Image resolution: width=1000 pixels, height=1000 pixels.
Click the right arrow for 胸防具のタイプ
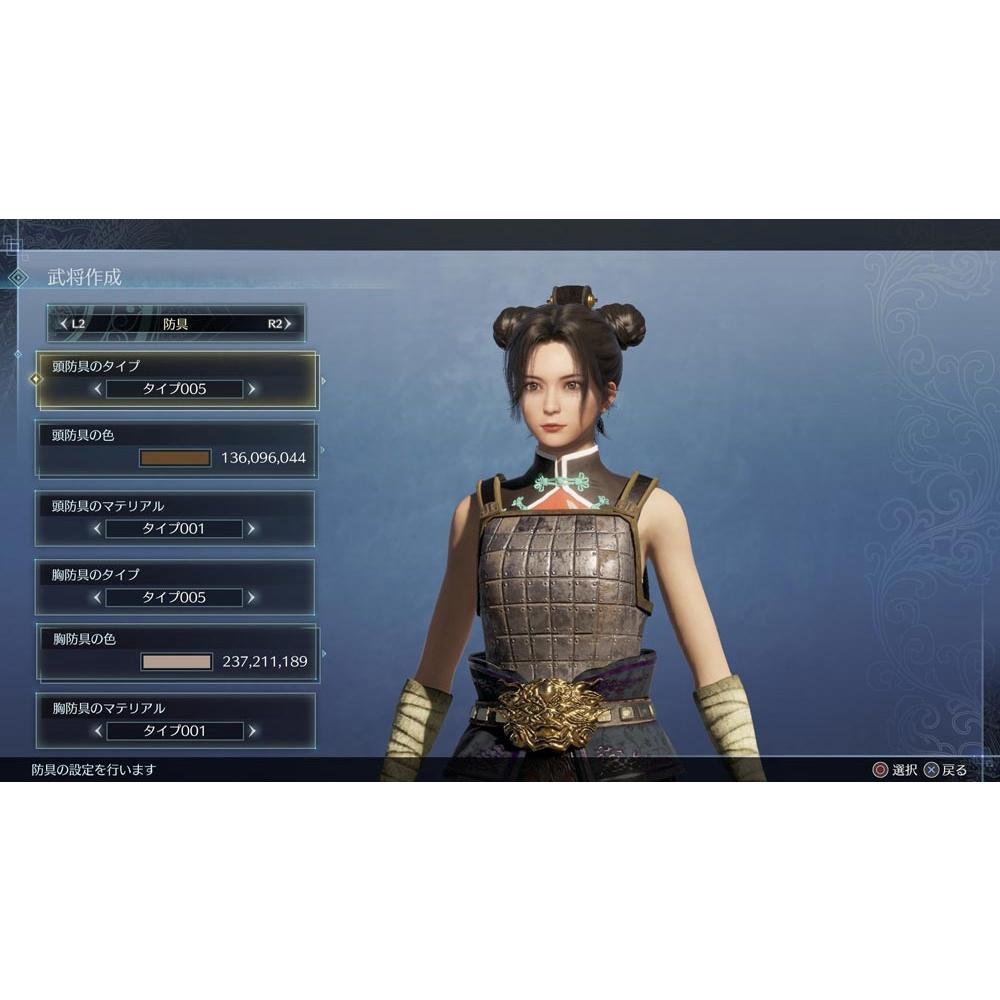coord(252,597)
